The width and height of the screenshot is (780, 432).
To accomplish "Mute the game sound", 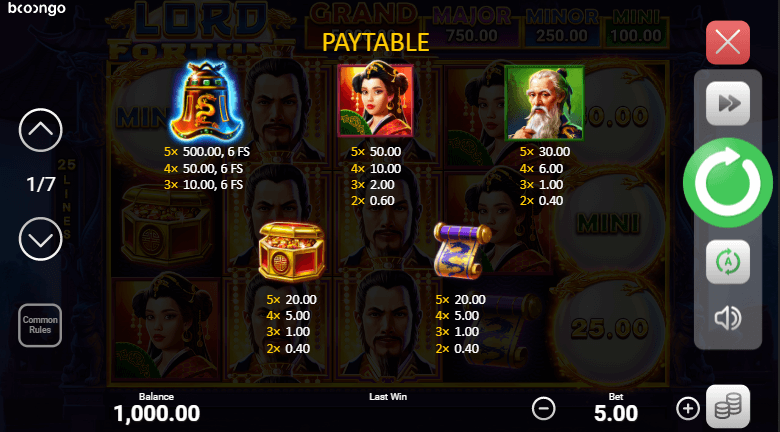I will [727, 318].
